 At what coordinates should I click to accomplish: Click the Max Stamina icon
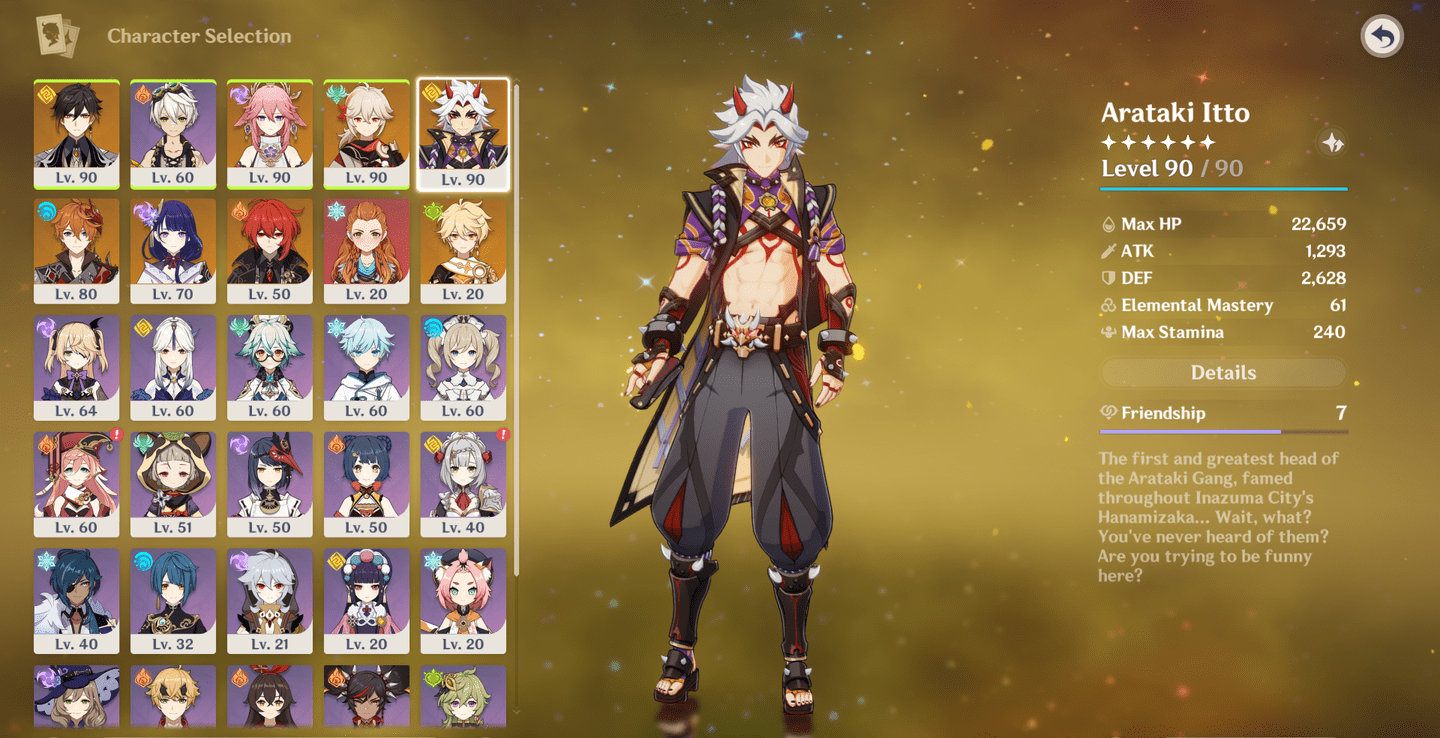pyautogui.click(x=1108, y=332)
